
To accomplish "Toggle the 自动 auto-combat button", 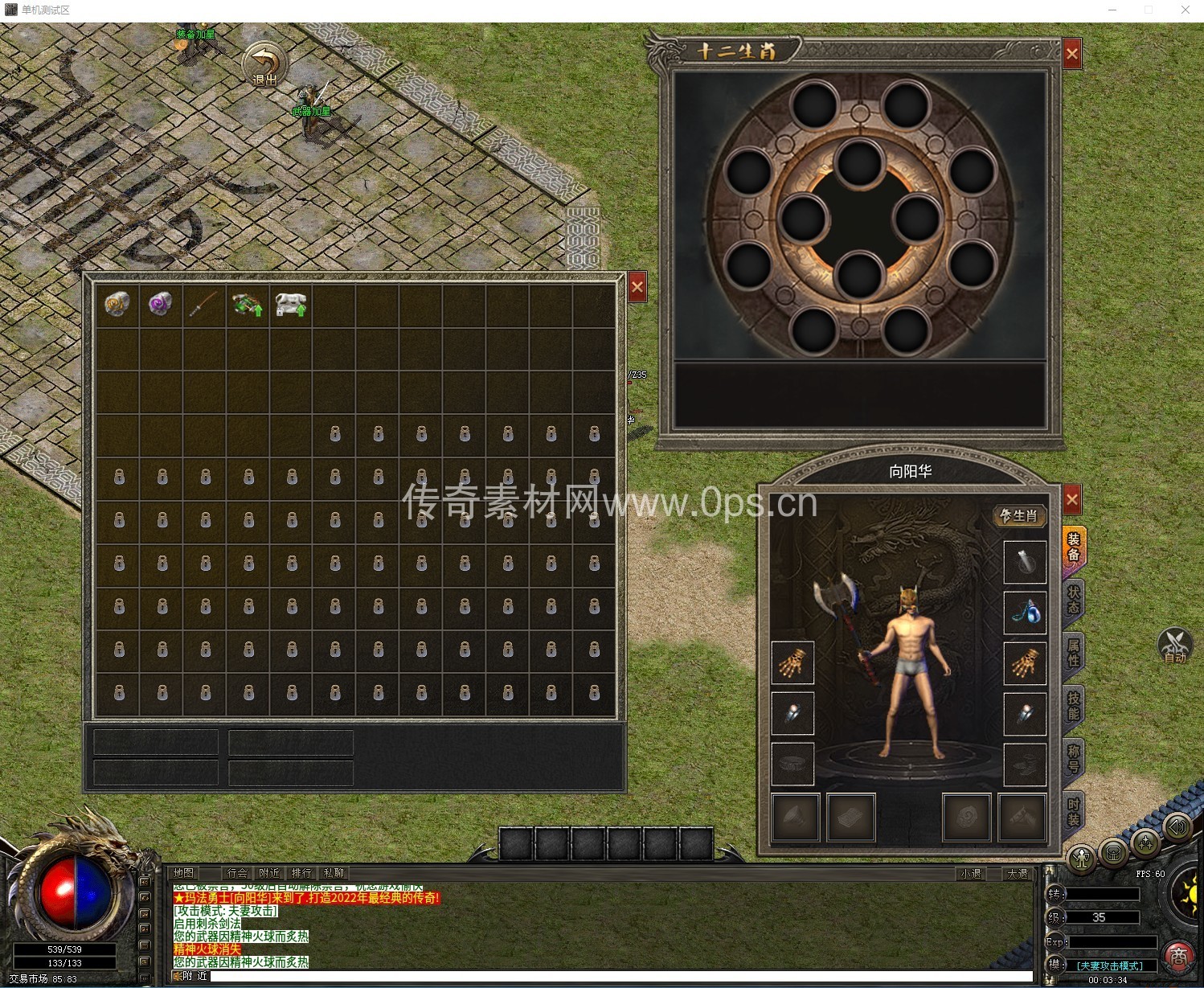I will click(x=1174, y=645).
